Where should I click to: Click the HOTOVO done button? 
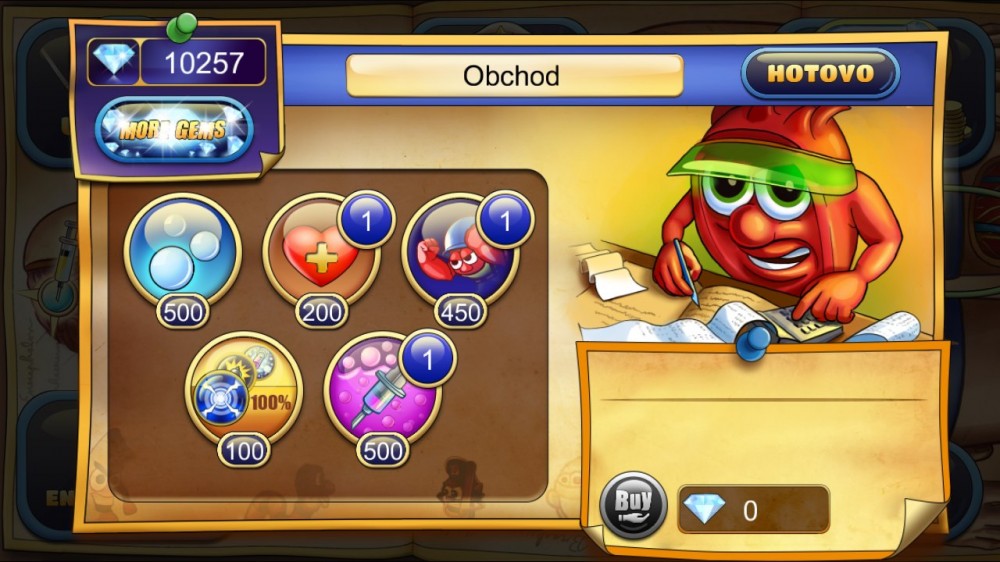820,74
